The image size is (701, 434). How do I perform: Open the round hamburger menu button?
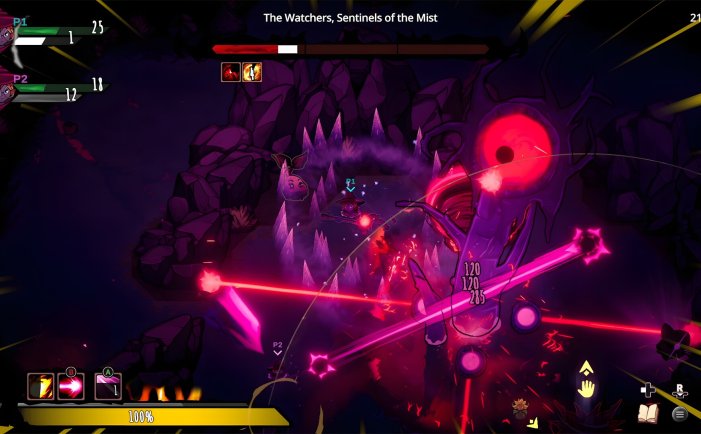click(x=680, y=412)
